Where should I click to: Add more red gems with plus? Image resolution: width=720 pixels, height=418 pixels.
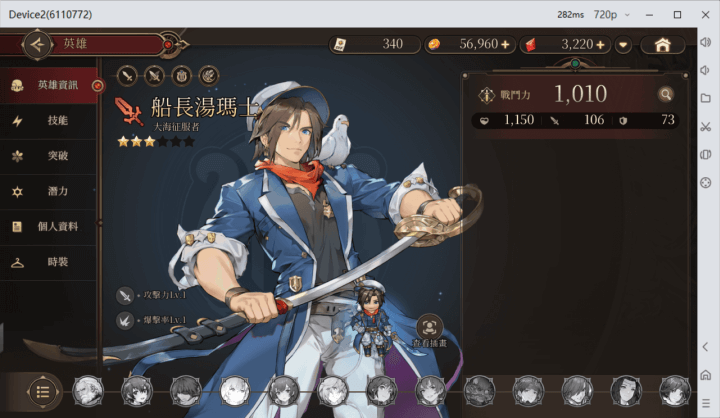(x=601, y=44)
